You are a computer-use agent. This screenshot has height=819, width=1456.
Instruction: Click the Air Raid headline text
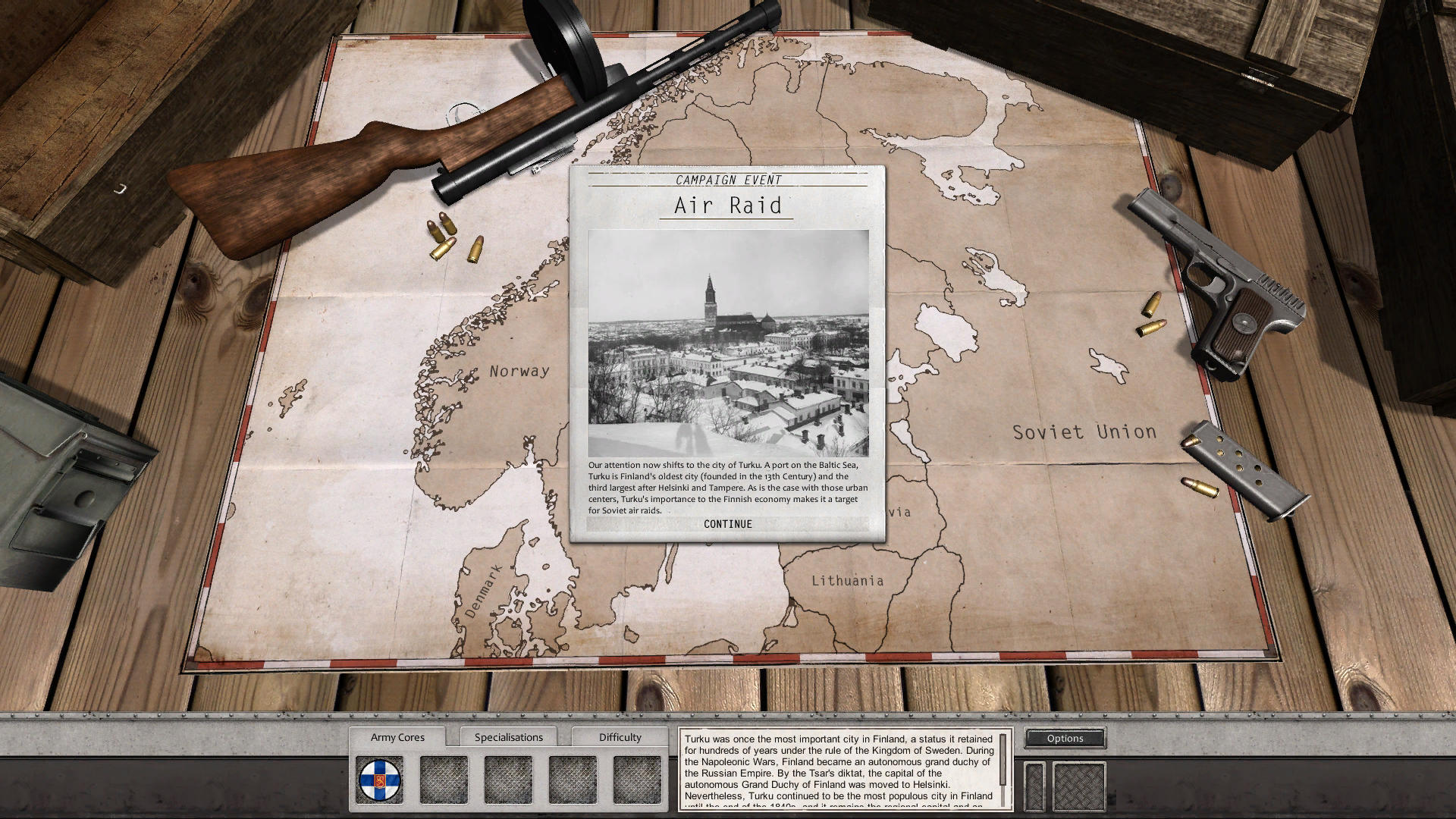pyautogui.click(x=727, y=206)
